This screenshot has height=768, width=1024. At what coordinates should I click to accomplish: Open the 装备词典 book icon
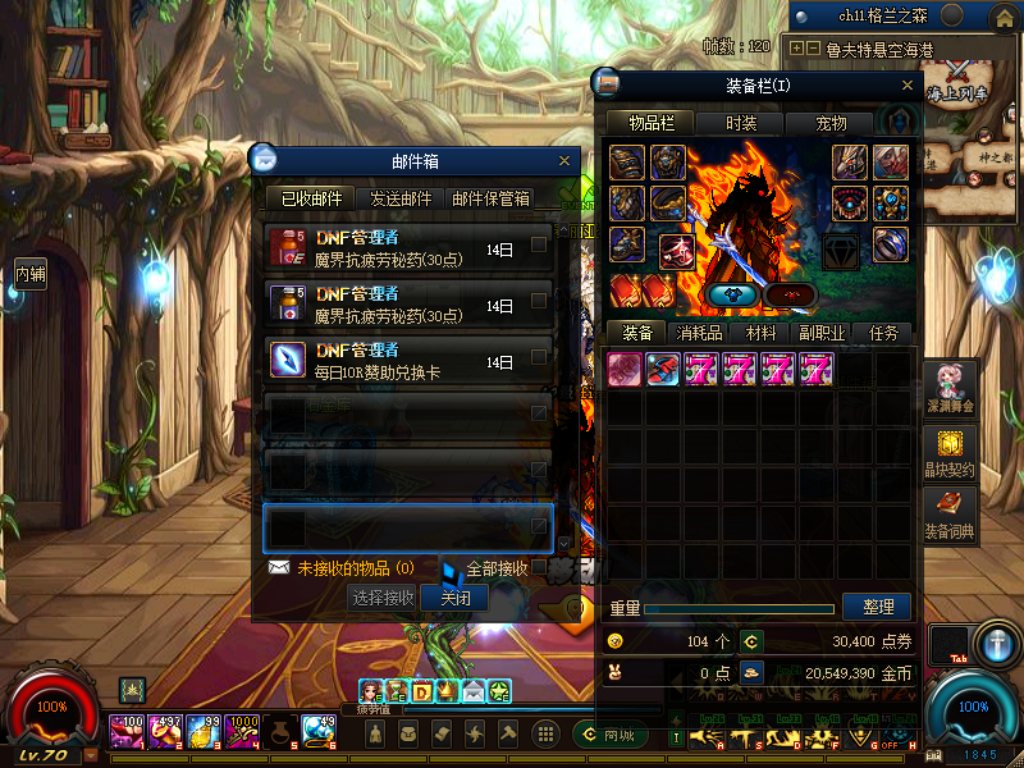coord(949,514)
